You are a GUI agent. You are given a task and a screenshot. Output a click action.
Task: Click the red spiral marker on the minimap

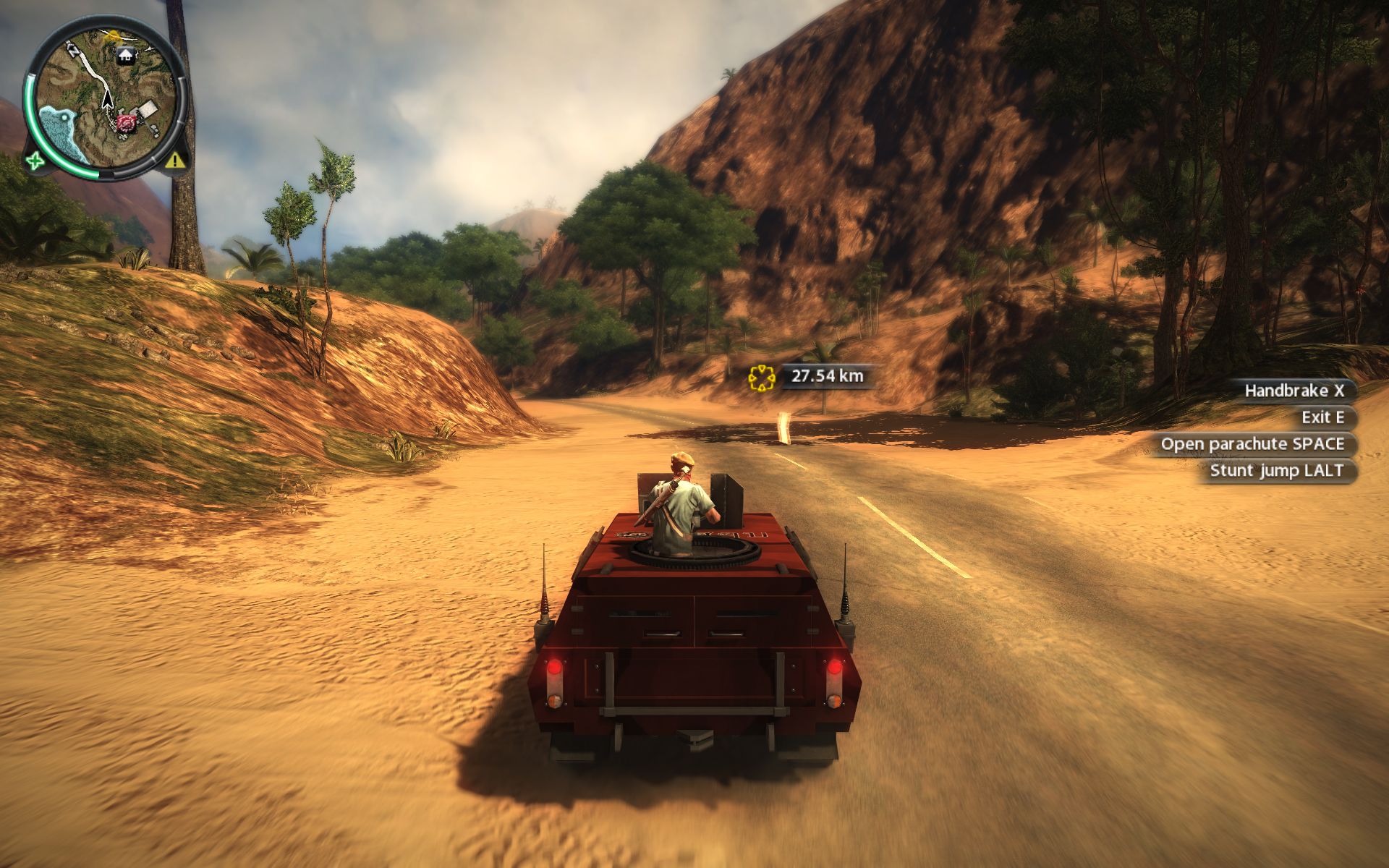click(x=128, y=124)
